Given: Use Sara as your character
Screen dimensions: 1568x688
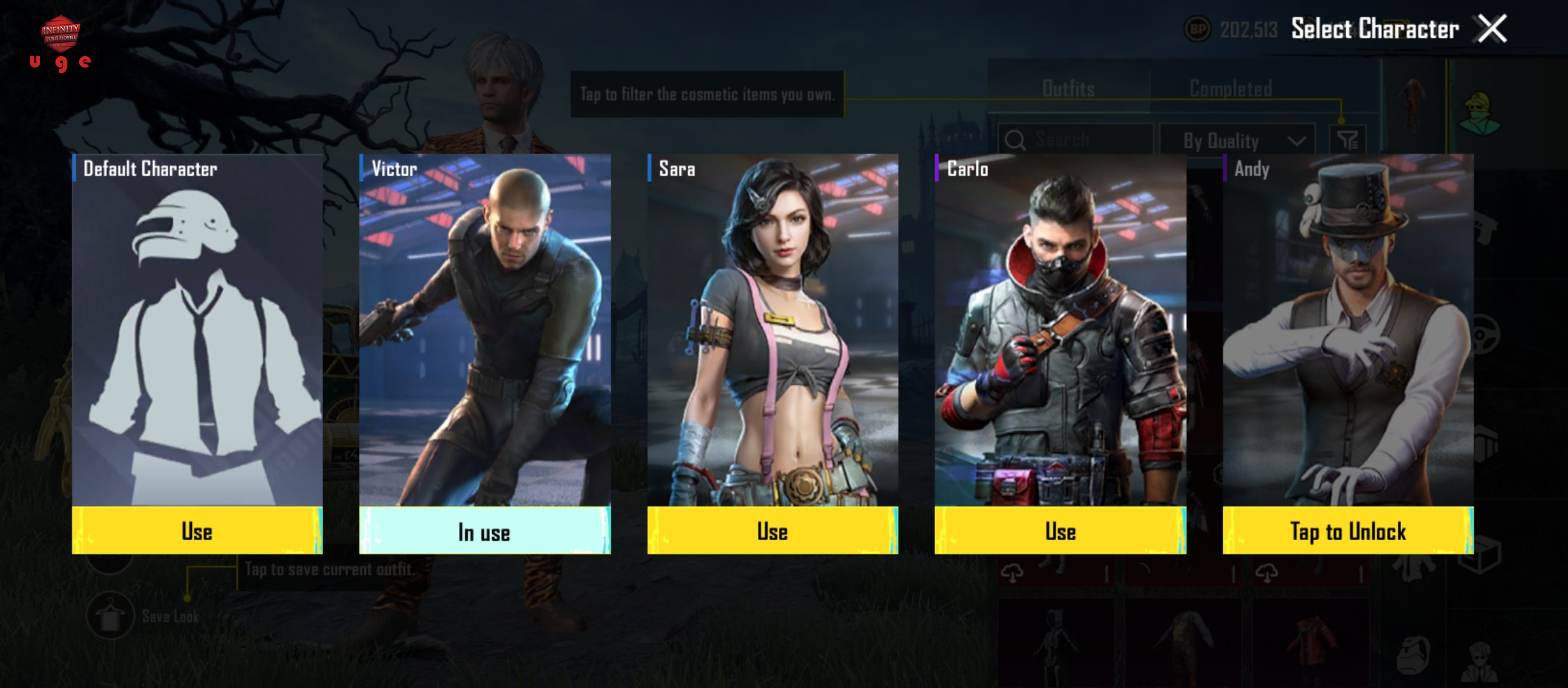Looking at the screenshot, I should click(773, 531).
